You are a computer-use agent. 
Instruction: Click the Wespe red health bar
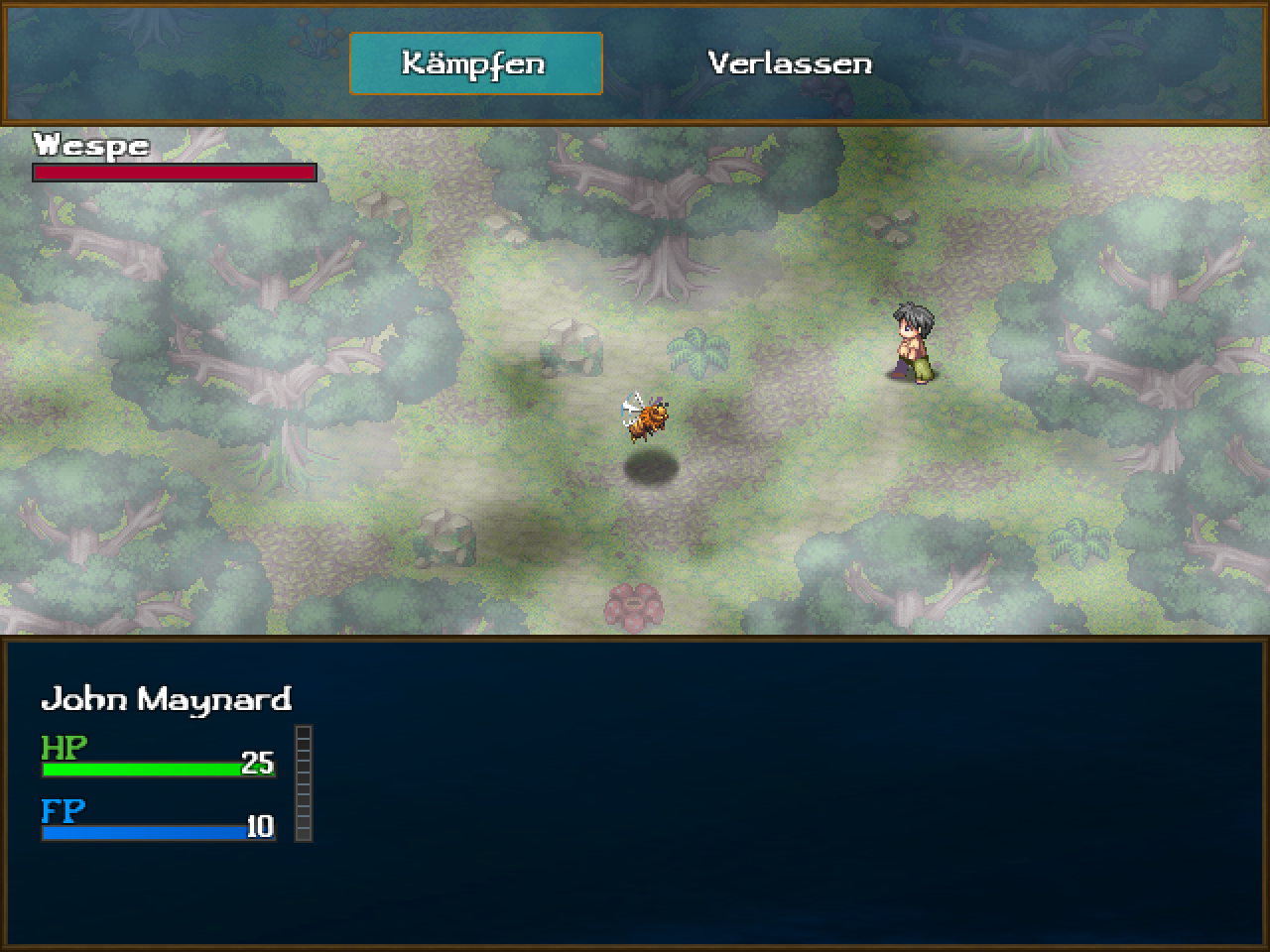coord(174,173)
